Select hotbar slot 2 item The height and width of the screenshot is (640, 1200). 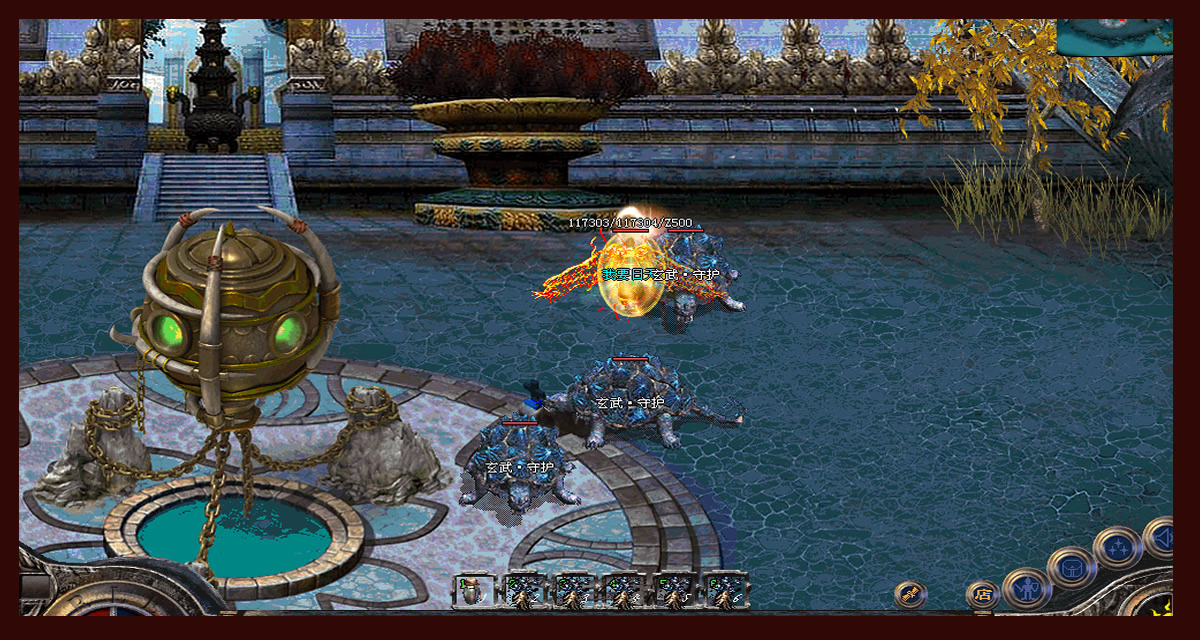click(525, 591)
